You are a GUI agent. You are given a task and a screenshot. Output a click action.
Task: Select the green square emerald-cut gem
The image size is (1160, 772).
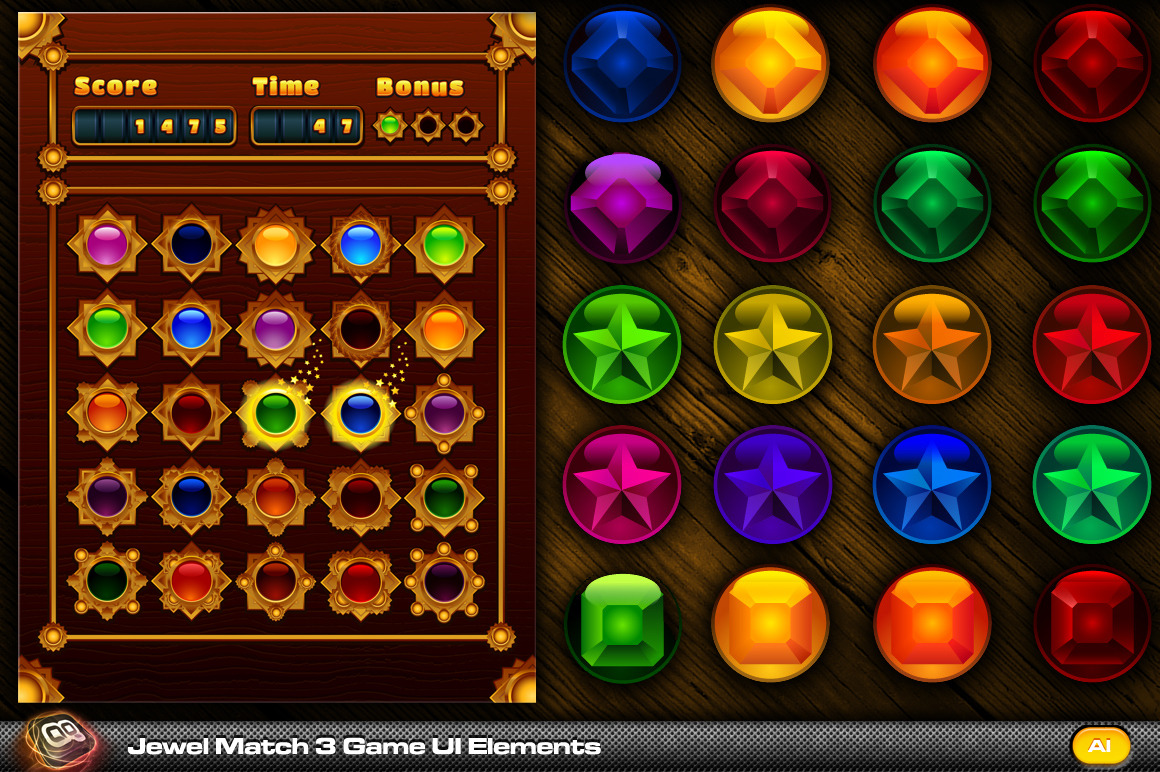coord(622,625)
